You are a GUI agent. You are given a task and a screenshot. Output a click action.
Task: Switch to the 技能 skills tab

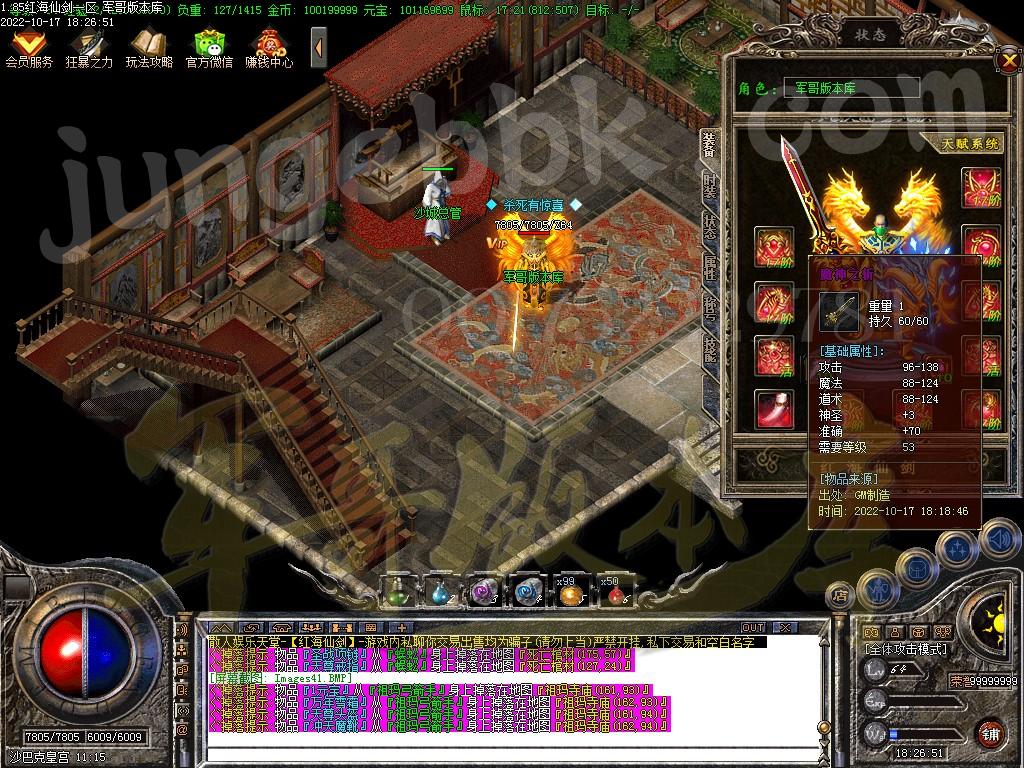click(709, 347)
